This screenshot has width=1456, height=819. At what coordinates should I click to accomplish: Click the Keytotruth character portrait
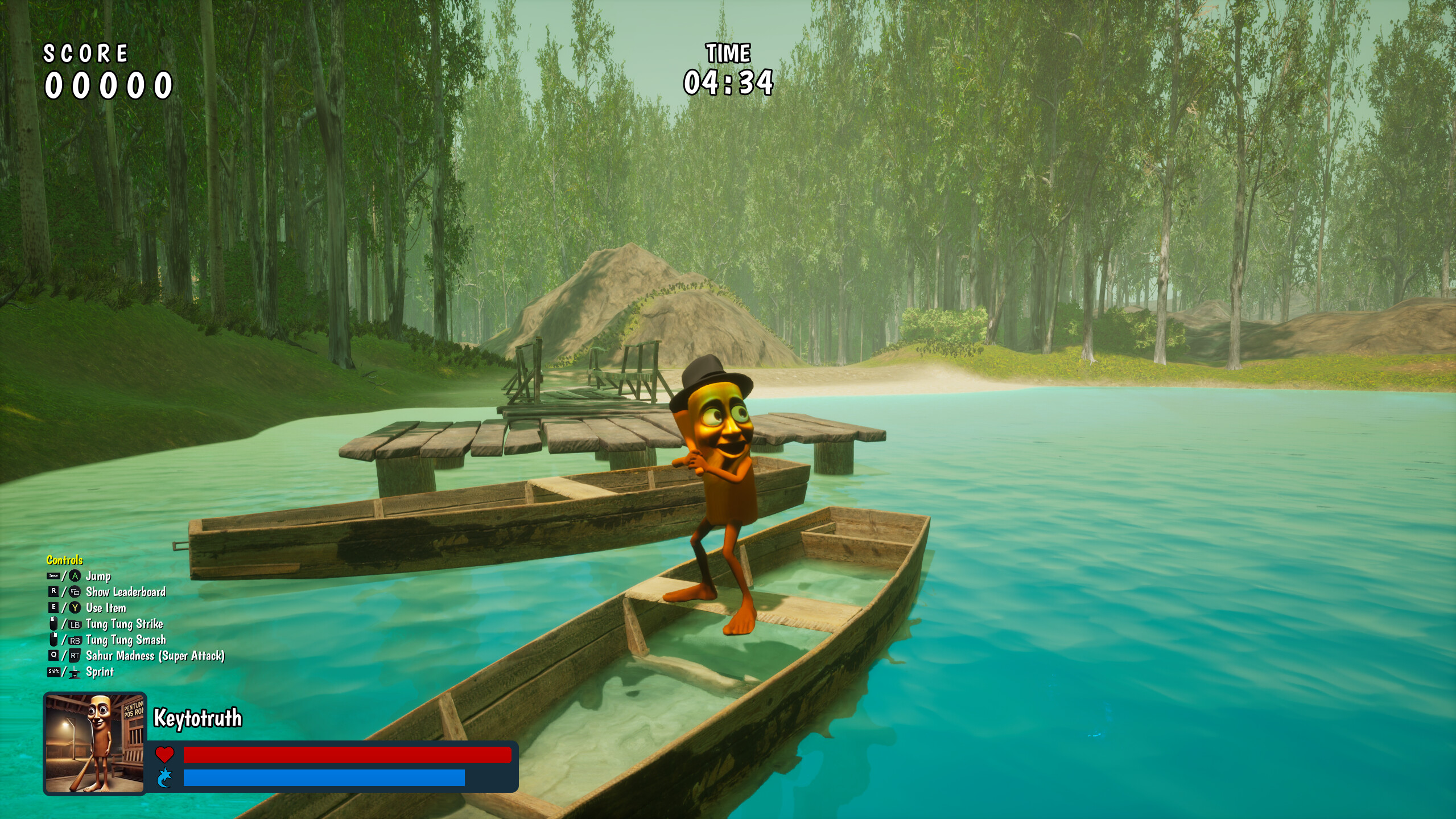click(95, 743)
